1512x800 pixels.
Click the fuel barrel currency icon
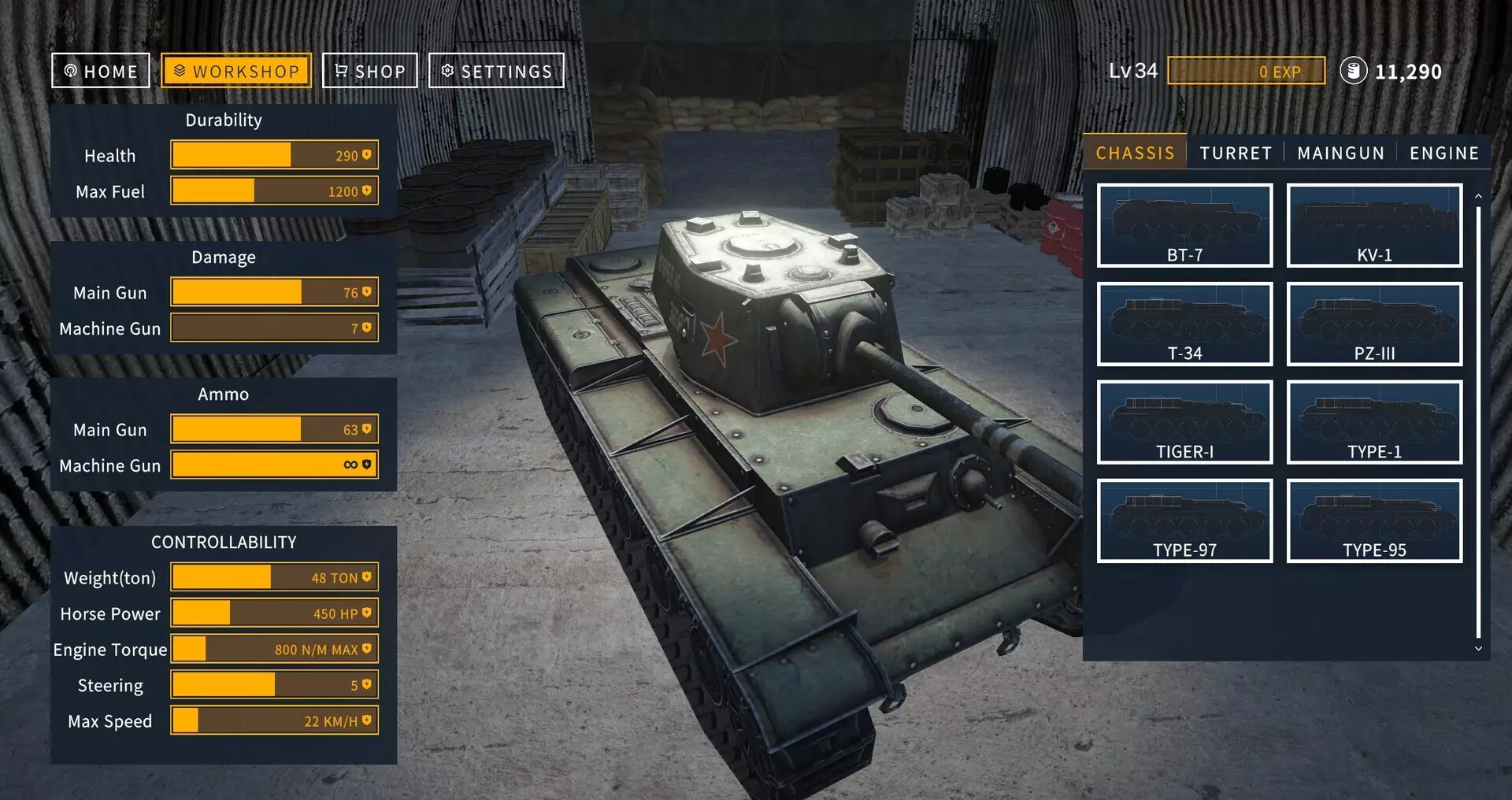tap(1353, 70)
